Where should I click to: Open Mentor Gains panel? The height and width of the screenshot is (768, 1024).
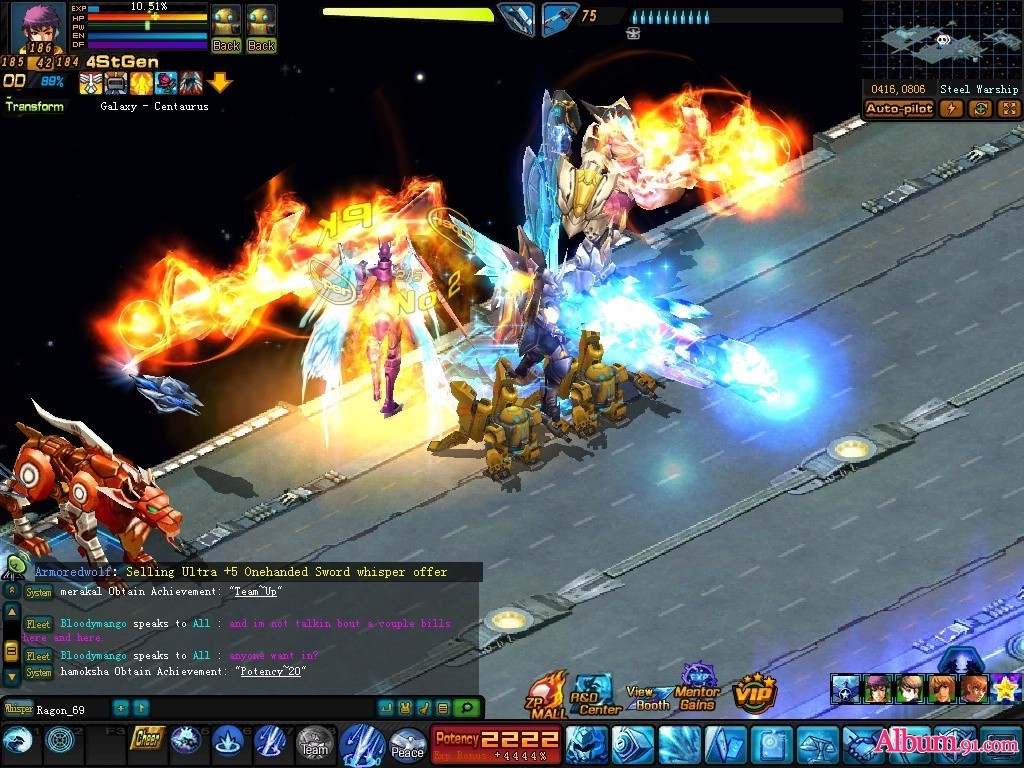coord(697,690)
